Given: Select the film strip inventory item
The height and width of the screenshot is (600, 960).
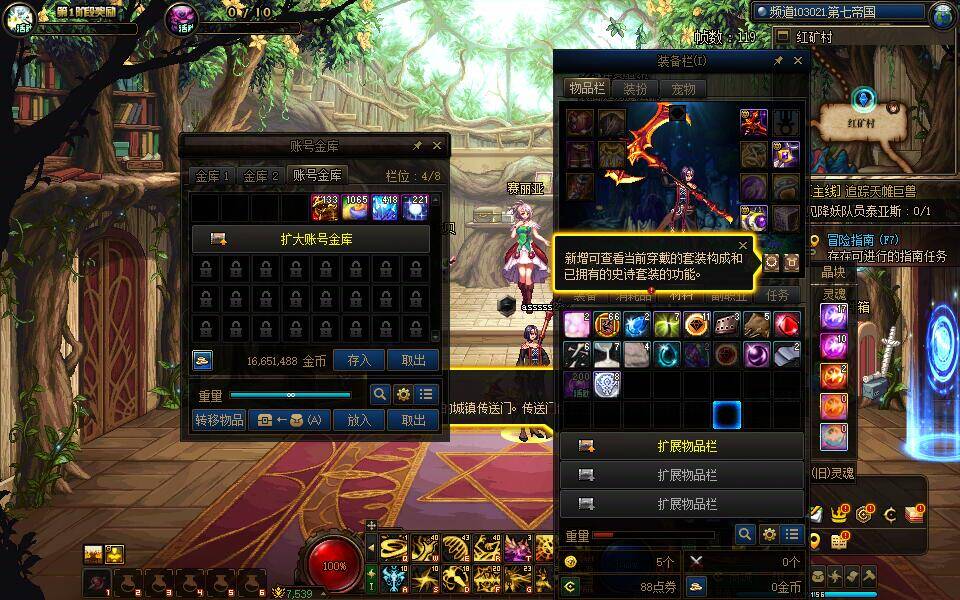Looking at the screenshot, I should point(726,325).
